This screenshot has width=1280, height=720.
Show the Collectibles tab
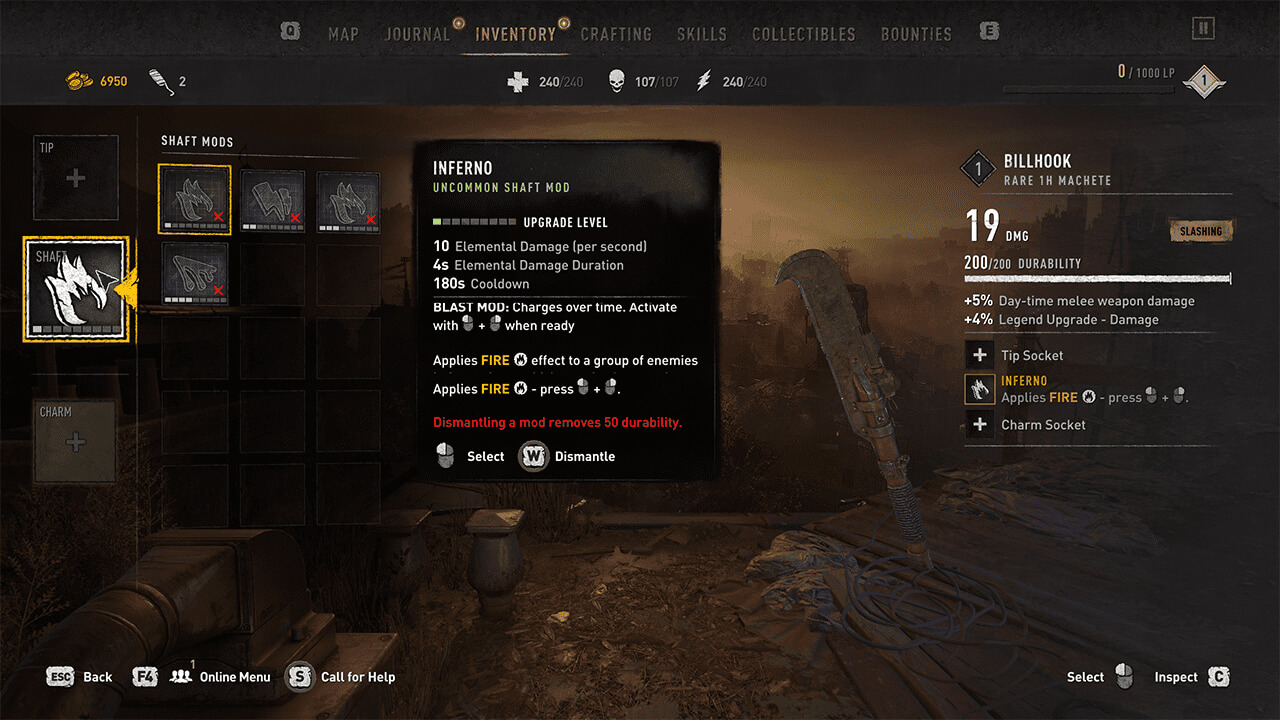tap(804, 34)
